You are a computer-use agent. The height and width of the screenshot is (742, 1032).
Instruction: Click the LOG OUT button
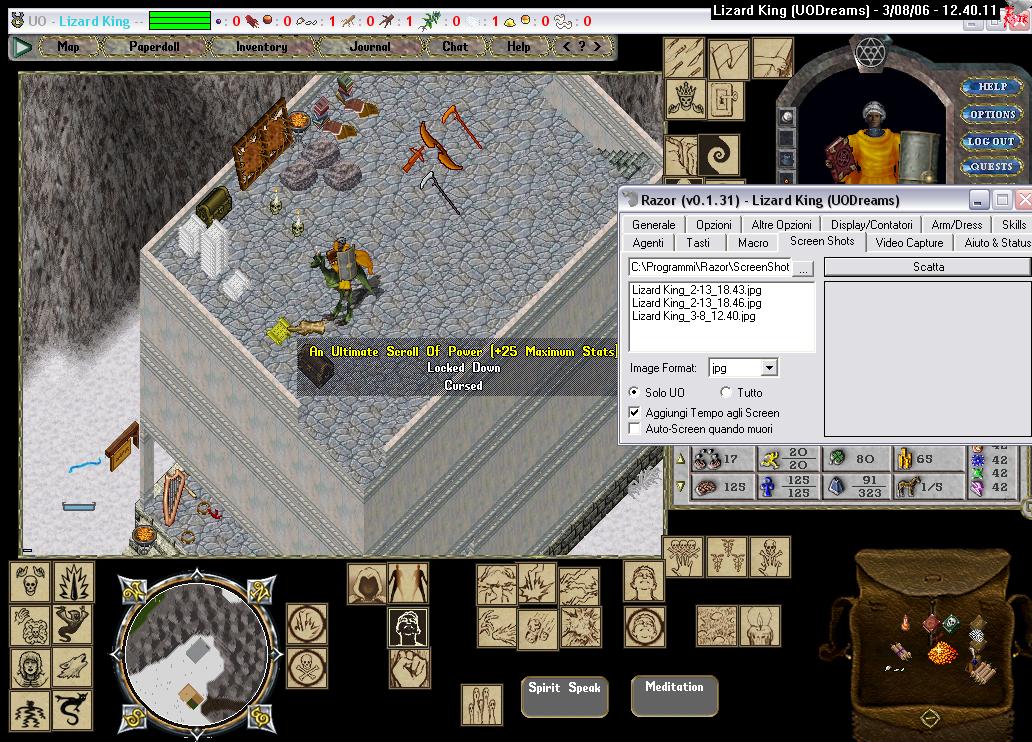tap(991, 141)
